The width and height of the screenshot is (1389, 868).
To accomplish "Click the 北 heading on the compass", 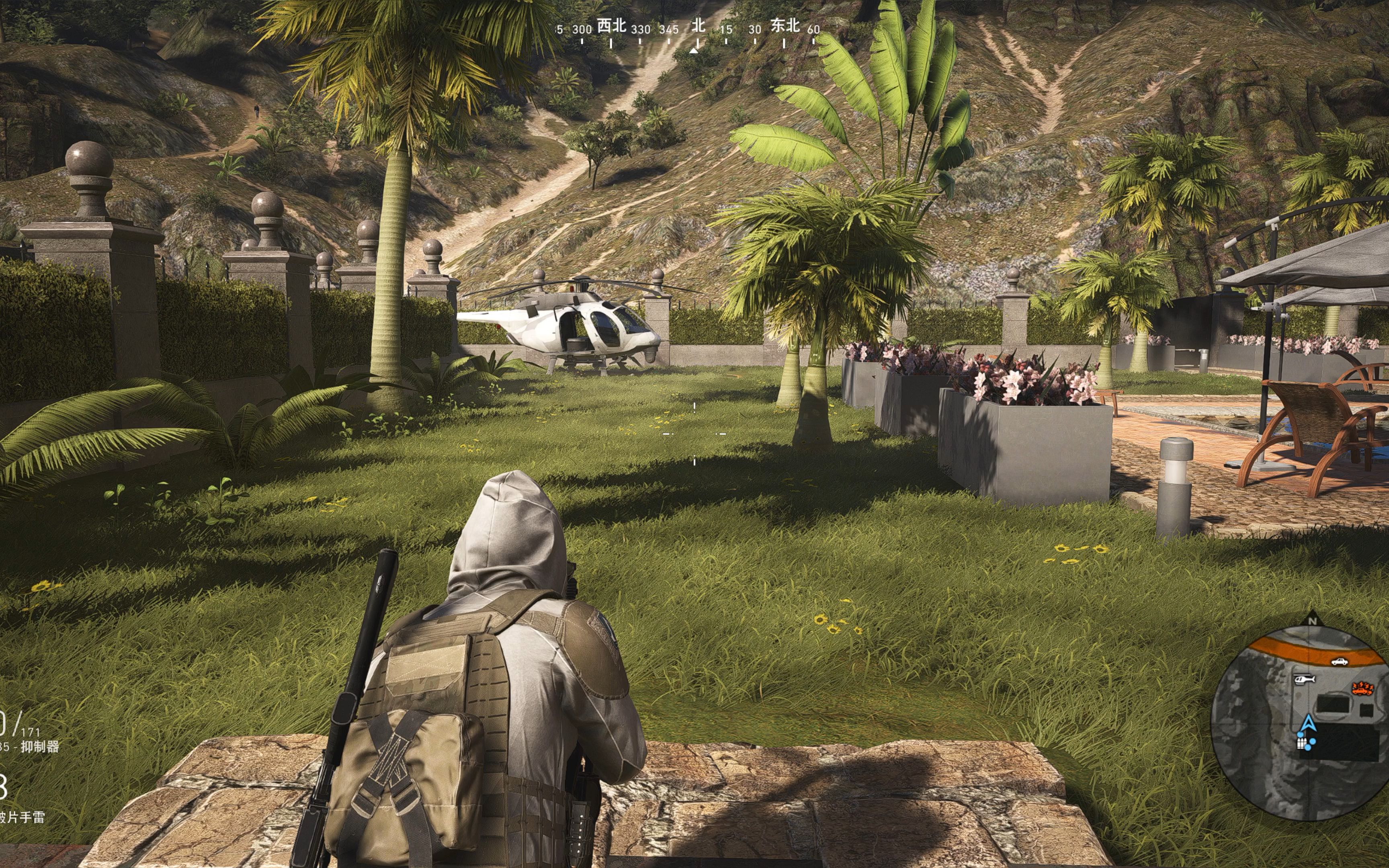I will click(698, 26).
